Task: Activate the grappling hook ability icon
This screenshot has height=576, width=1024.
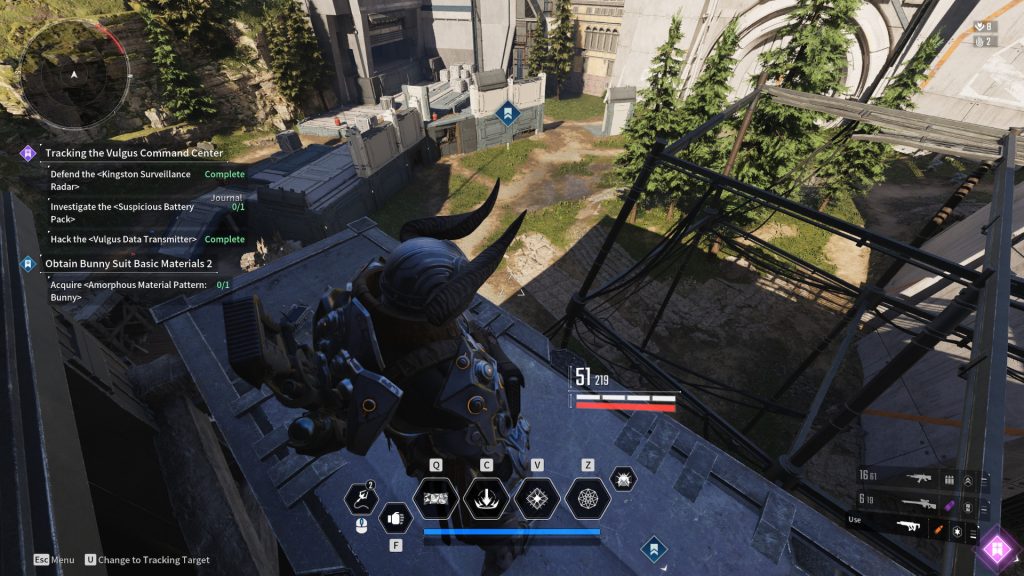Action: point(360,498)
